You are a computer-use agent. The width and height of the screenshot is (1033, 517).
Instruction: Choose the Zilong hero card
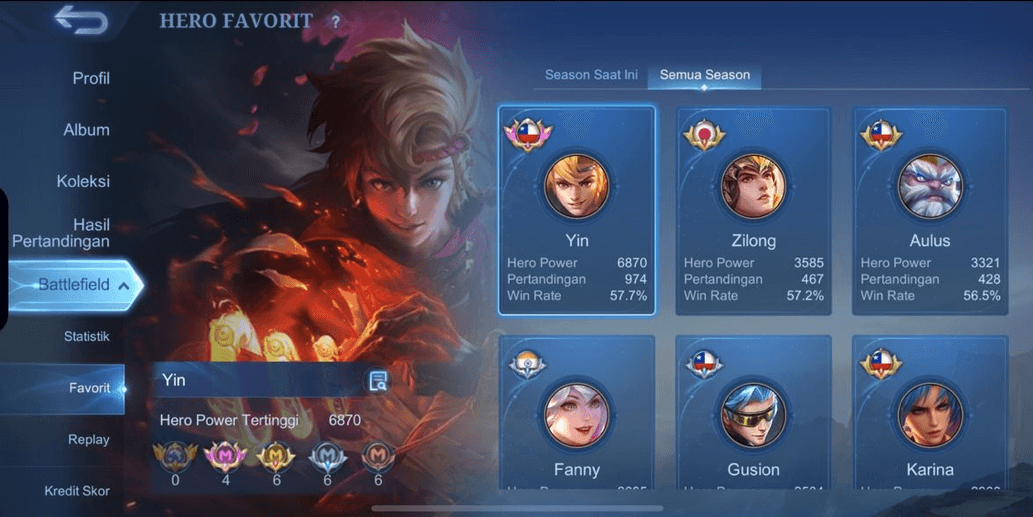(753, 210)
